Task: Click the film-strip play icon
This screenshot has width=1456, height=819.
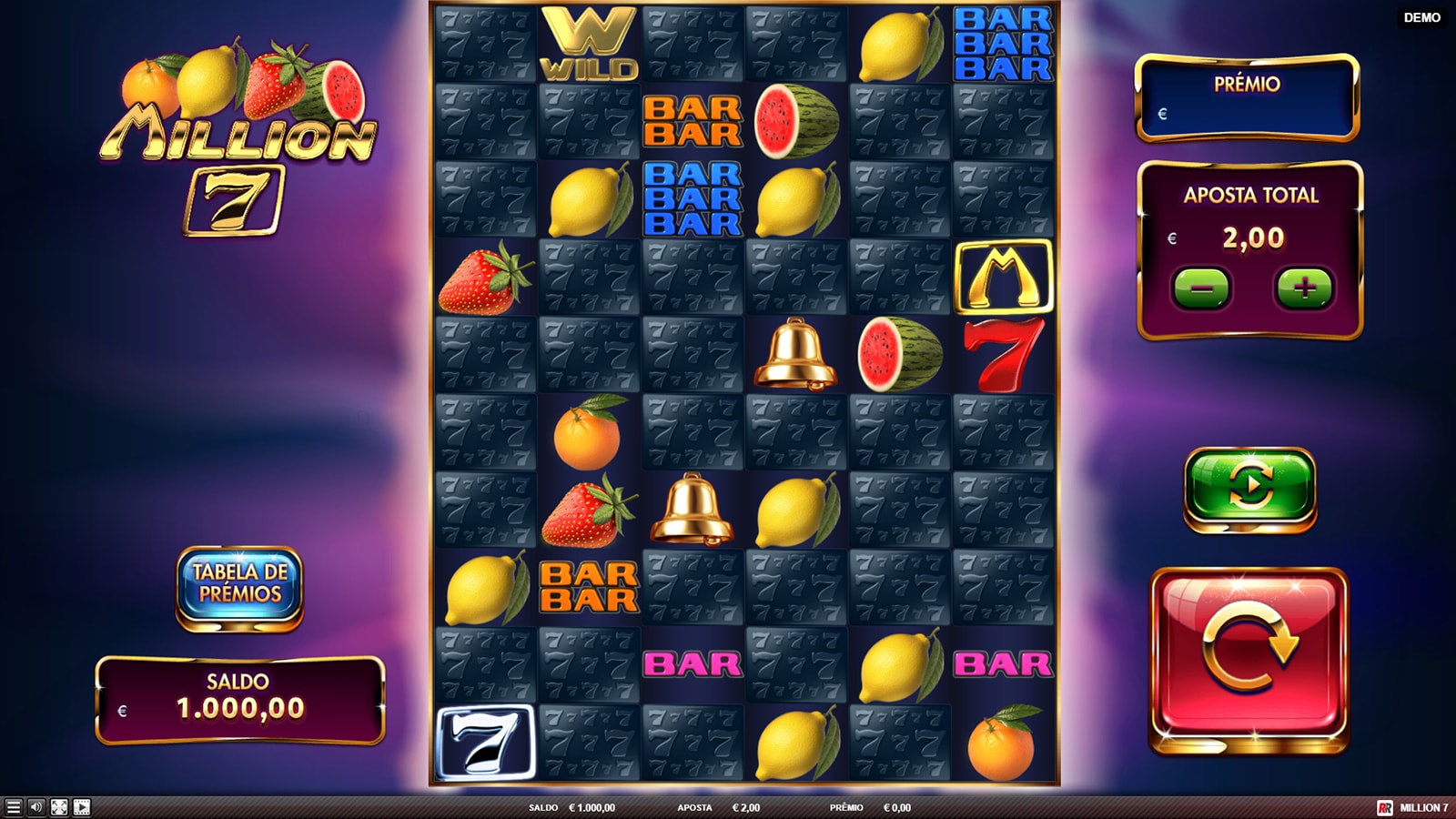Action: point(82,807)
